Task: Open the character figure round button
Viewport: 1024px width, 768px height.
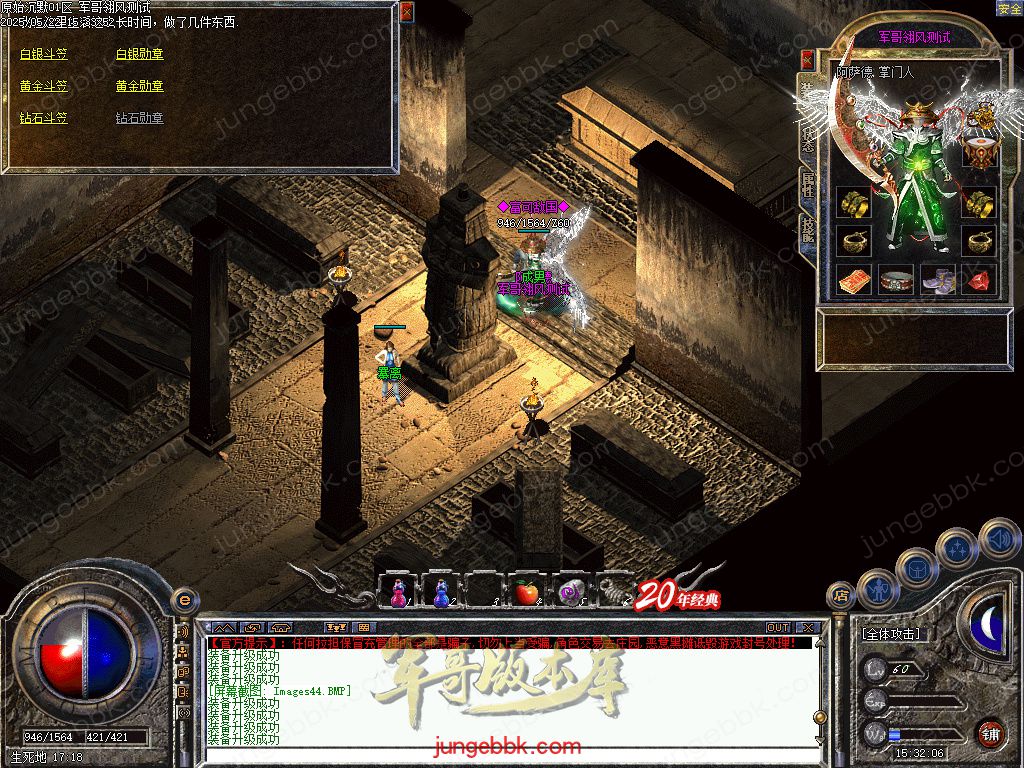Action: click(x=878, y=588)
